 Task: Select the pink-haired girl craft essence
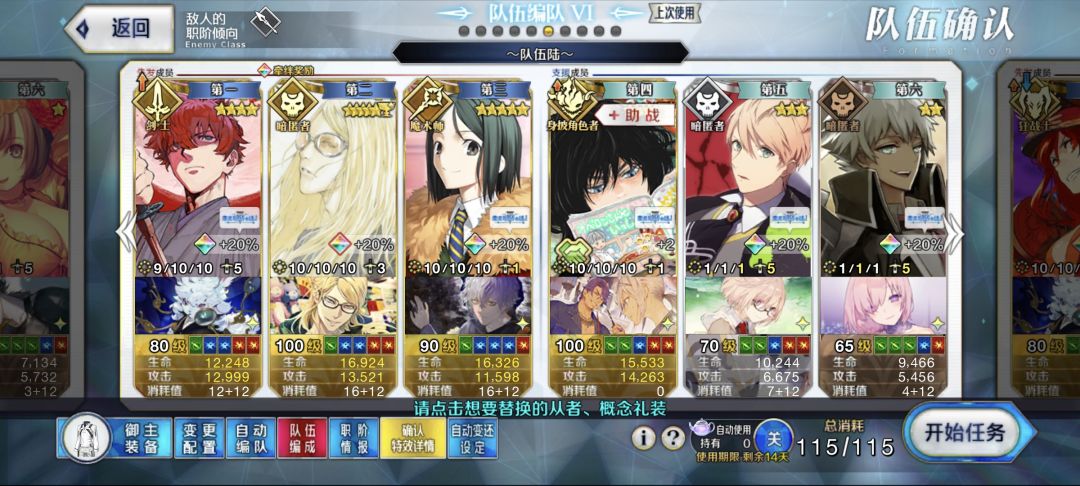[x=880, y=306]
